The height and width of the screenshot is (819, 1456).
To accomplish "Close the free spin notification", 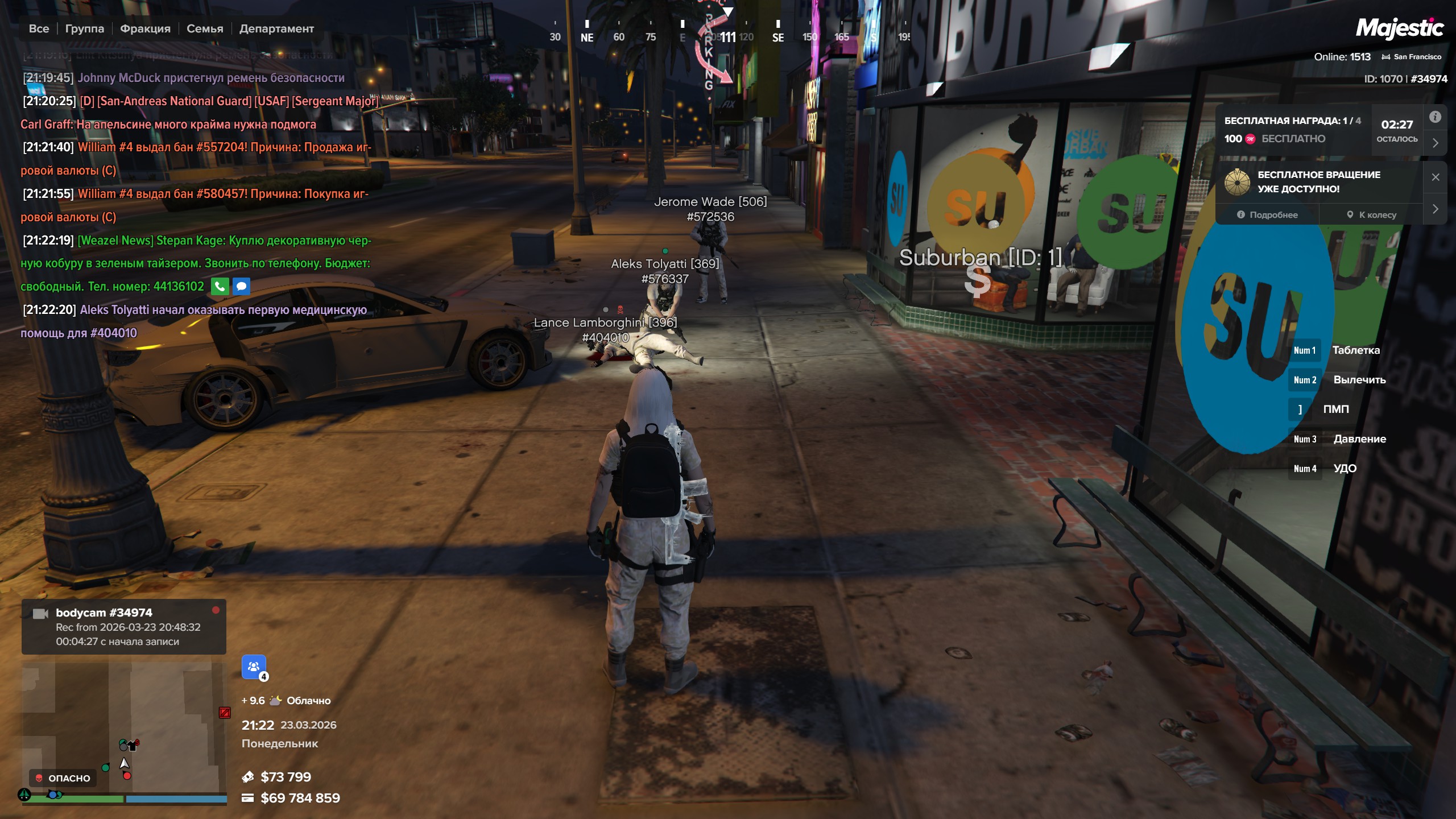I will 1436,177.
